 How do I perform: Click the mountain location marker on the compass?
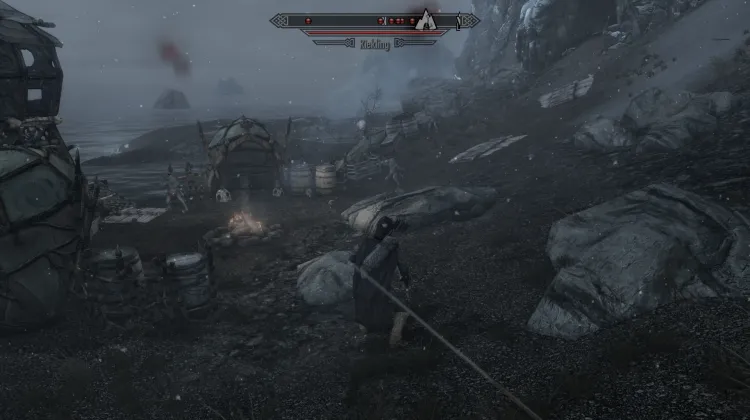[426, 19]
